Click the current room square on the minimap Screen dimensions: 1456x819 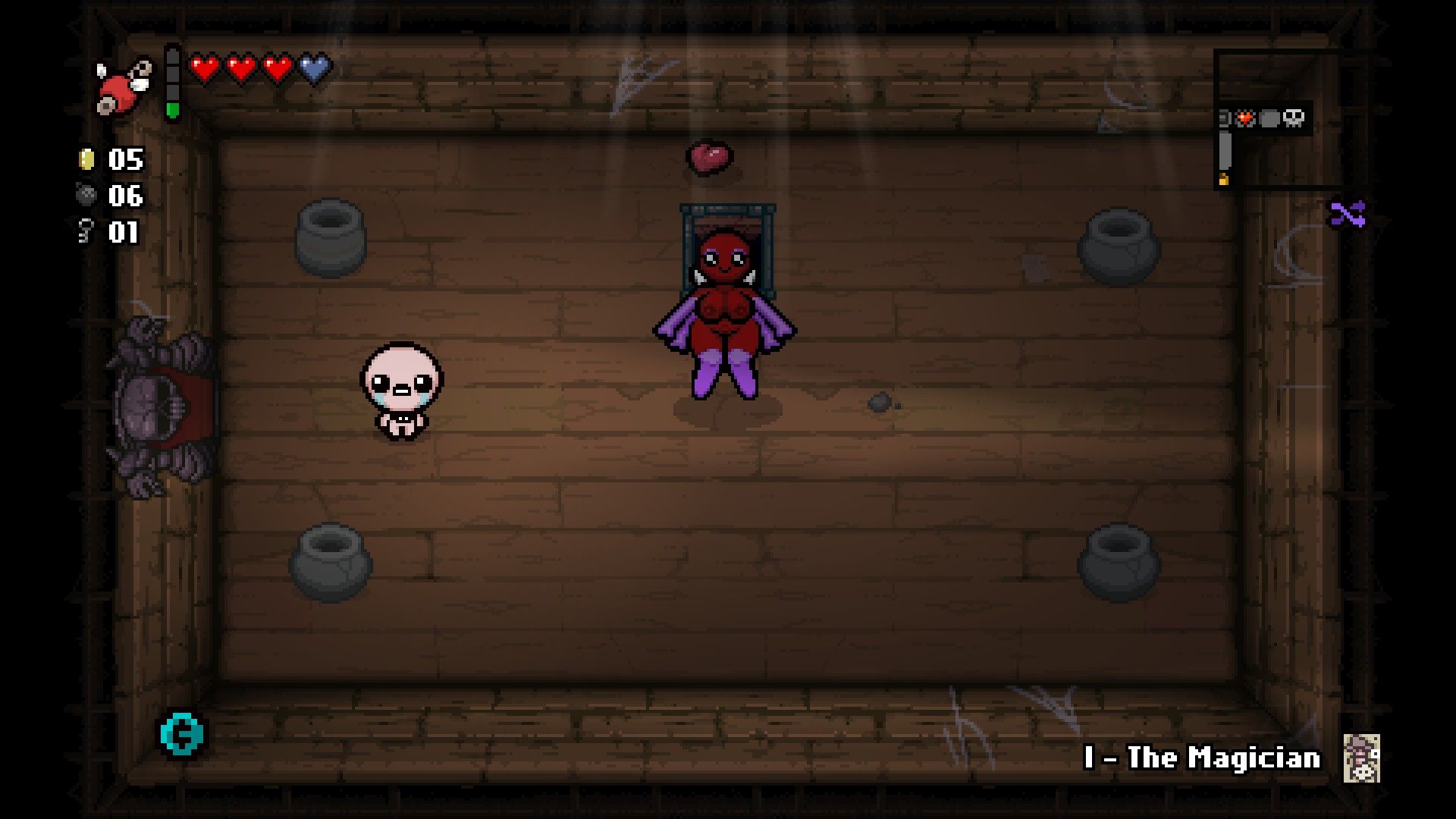[x=1225, y=149]
